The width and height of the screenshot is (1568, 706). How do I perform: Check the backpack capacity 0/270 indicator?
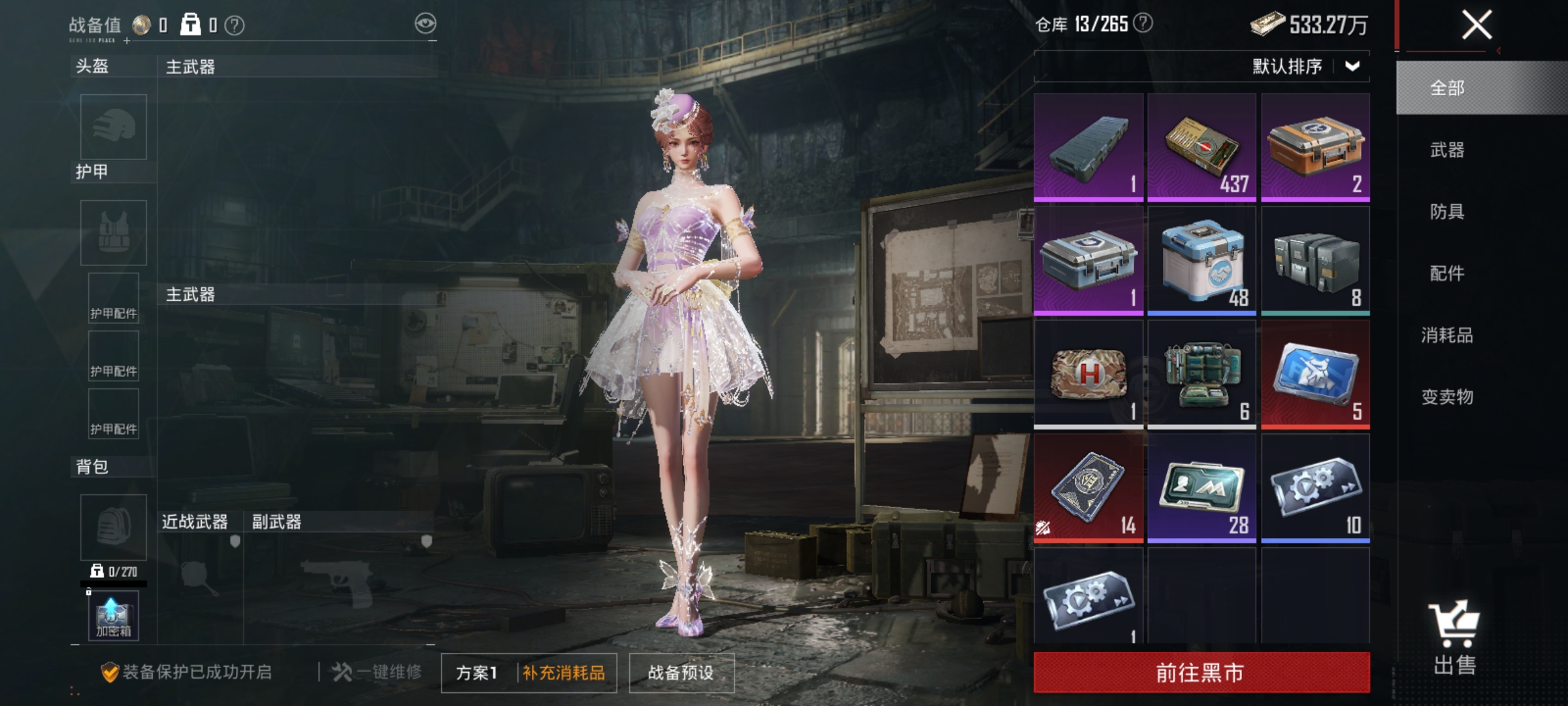click(x=118, y=570)
